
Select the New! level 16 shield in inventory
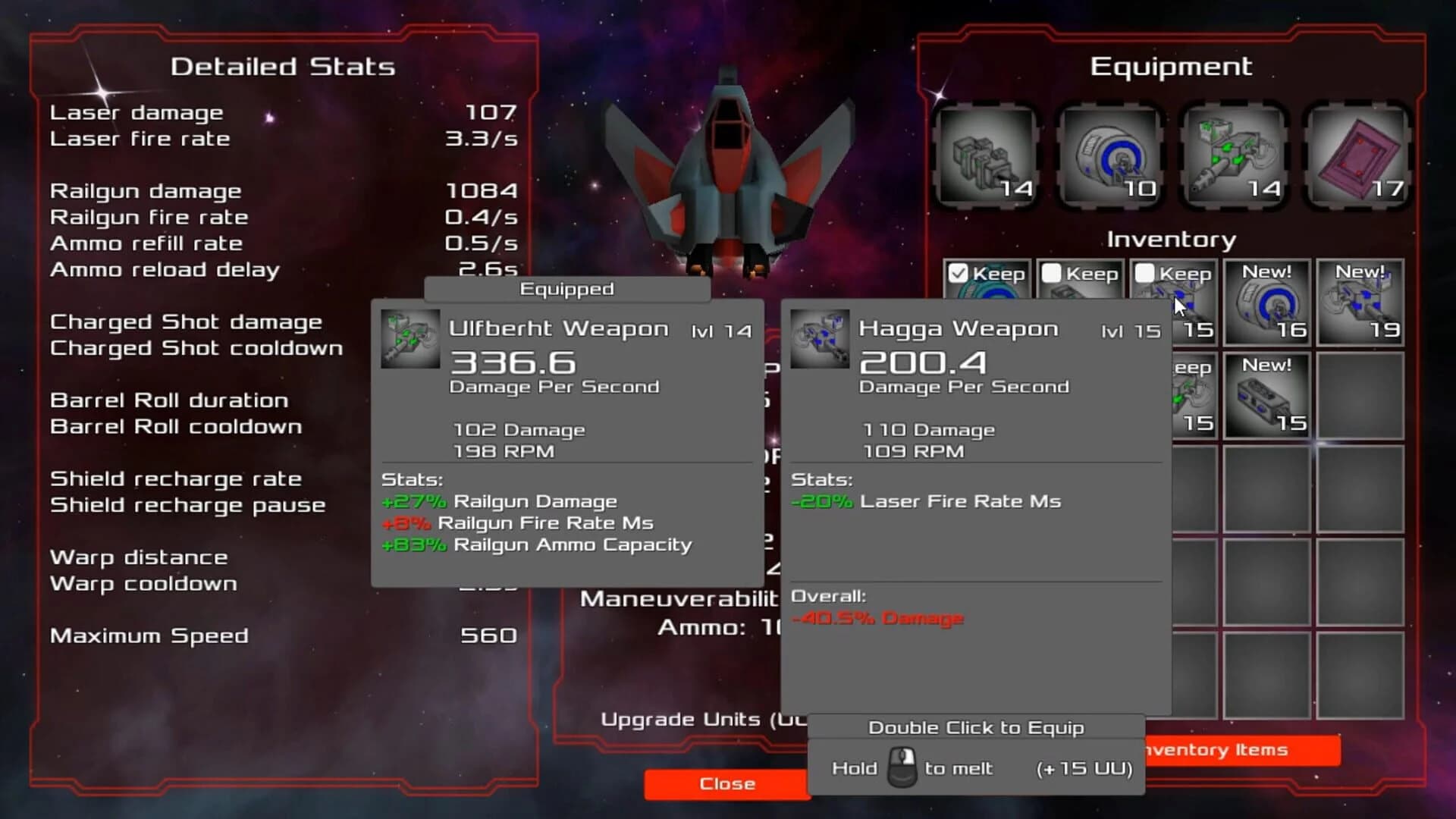click(x=1266, y=303)
